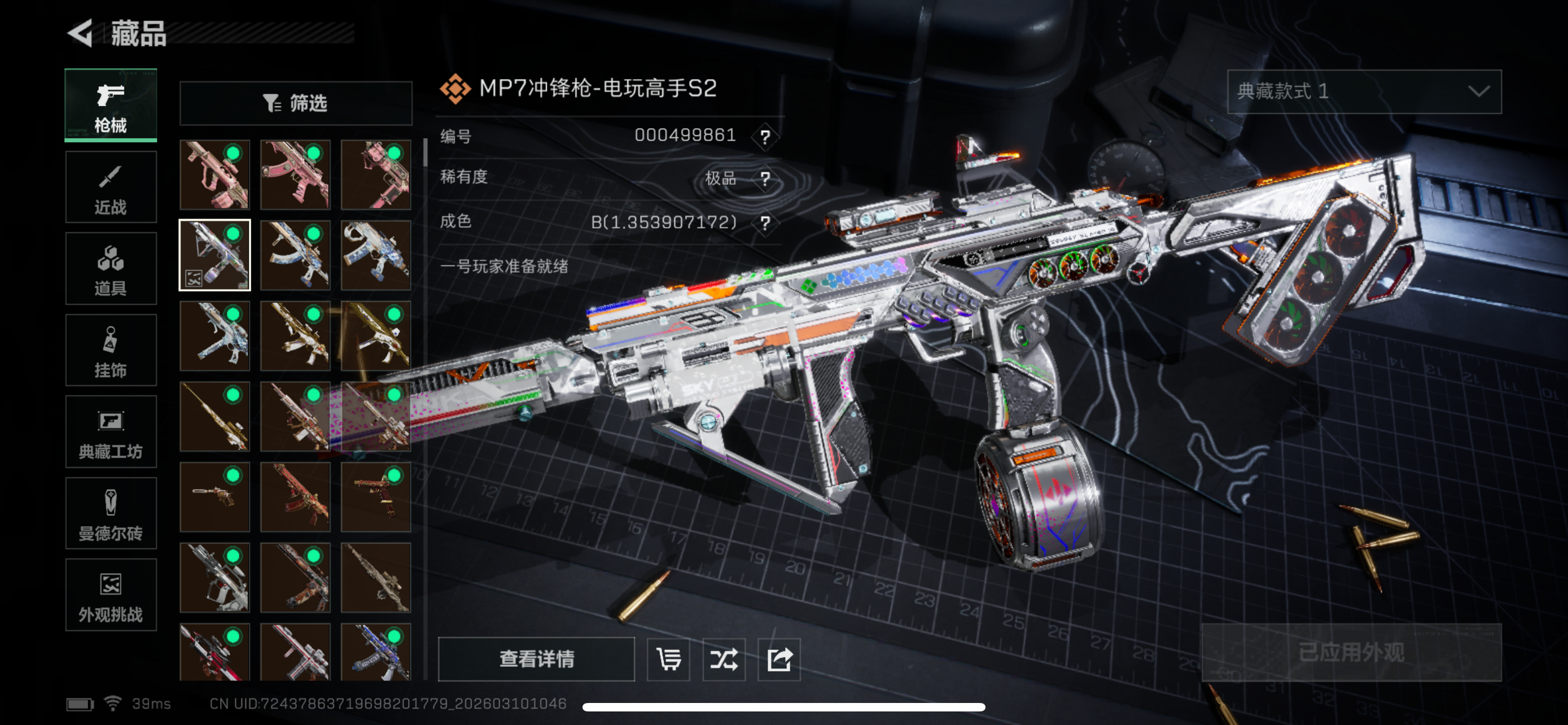Select the highlighted MP7 weapon thumbnail

pos(214,255)
